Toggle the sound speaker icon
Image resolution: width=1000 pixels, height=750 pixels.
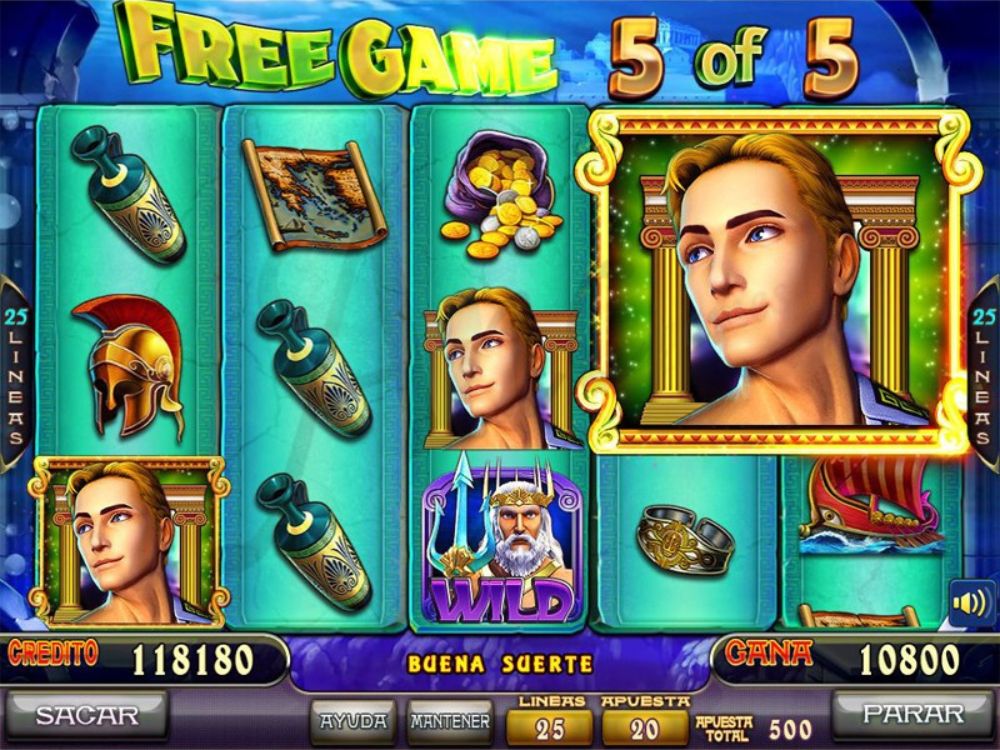coord(970,603)
